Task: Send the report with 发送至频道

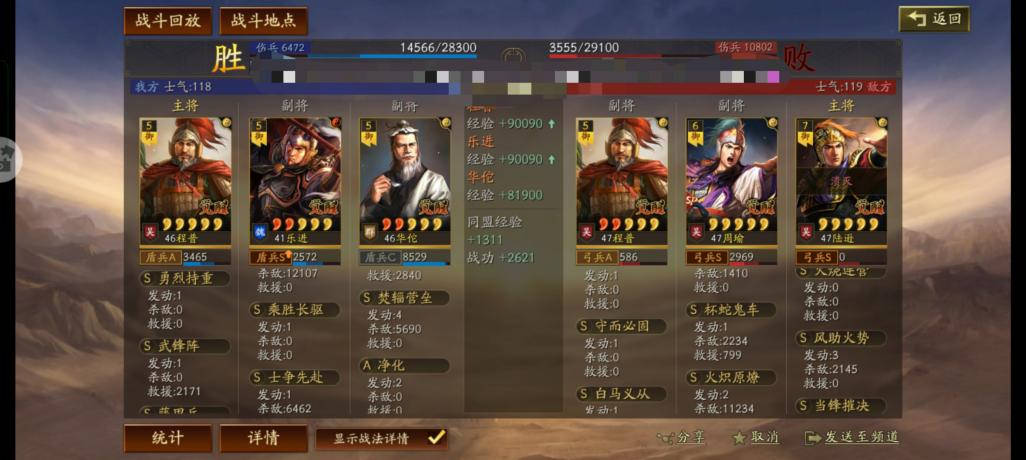Action: [x=851, y=437]
